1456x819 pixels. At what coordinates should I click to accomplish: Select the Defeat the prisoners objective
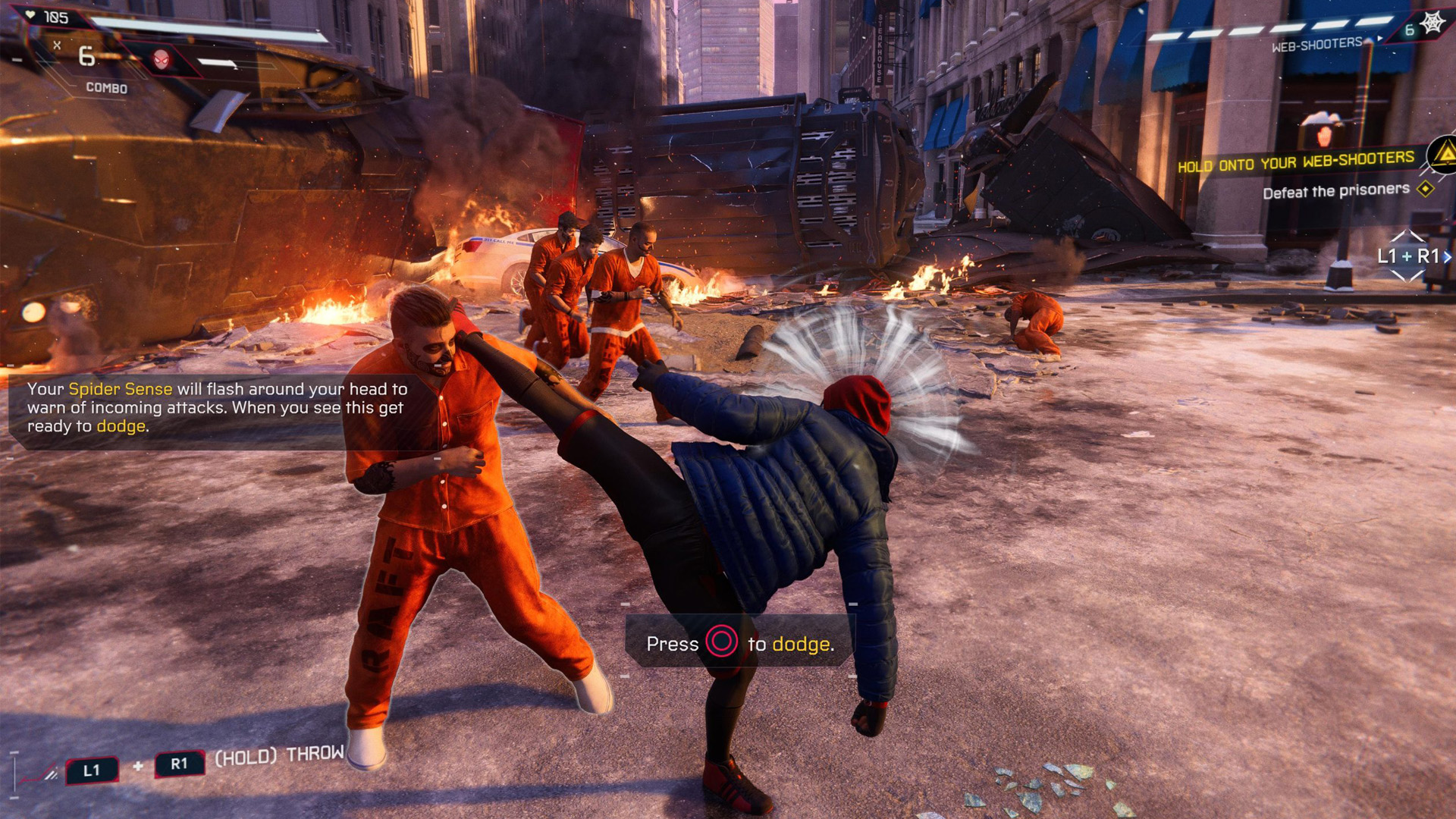[x=1335, y=190]
